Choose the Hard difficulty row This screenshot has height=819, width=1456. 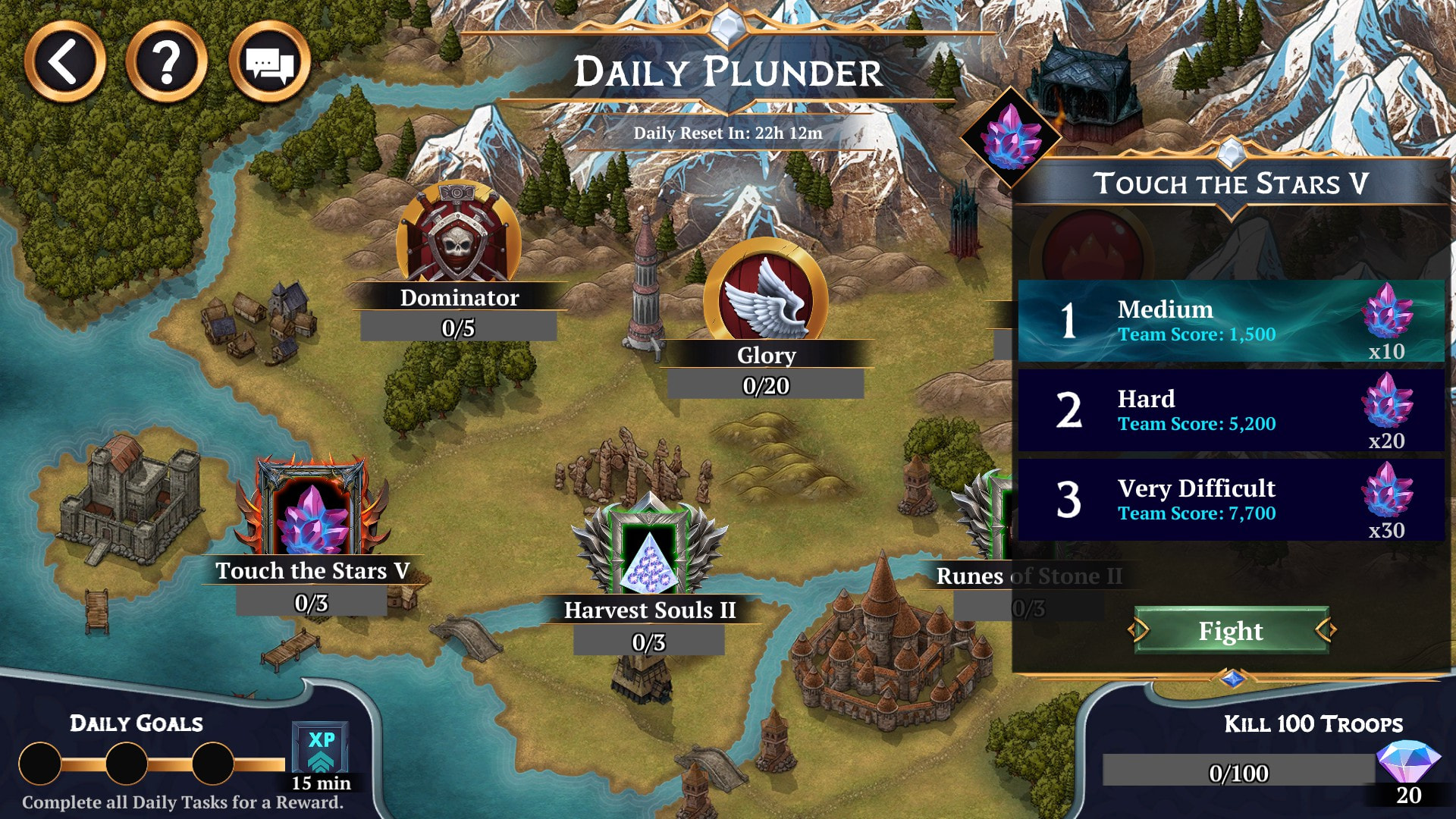pyautogui.click(x=1230, y=410)
